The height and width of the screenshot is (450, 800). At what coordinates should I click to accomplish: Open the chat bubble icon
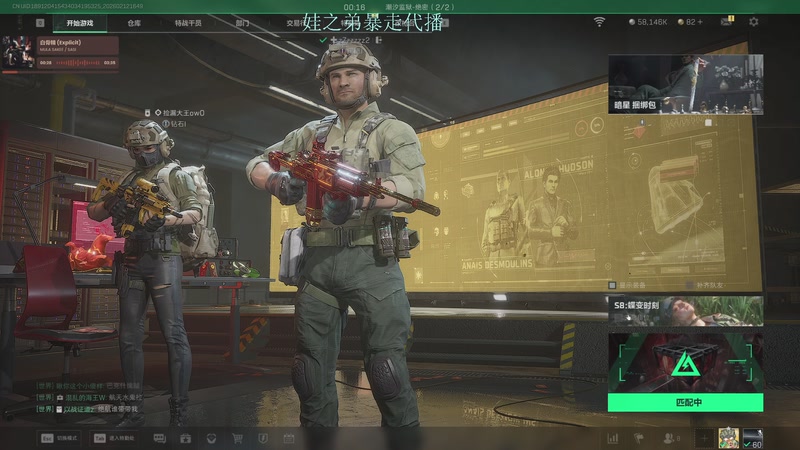tap(159, 438)
